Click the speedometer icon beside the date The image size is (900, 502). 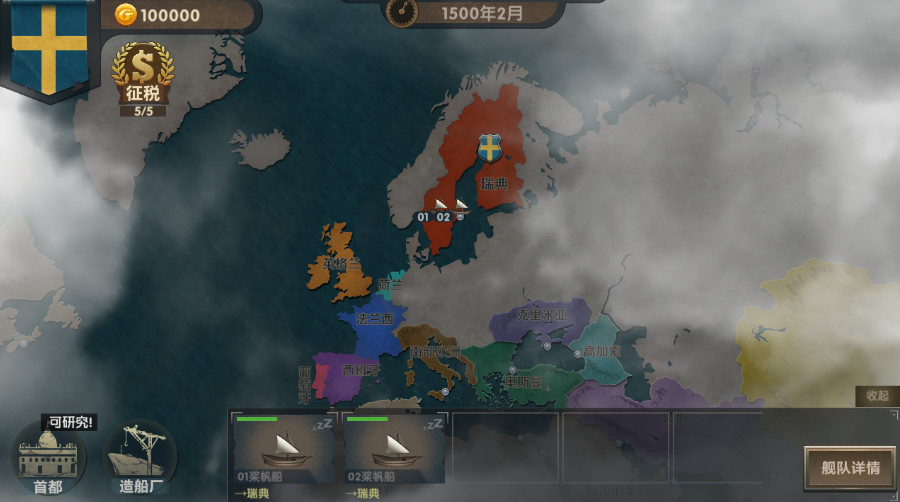point(402,13)
